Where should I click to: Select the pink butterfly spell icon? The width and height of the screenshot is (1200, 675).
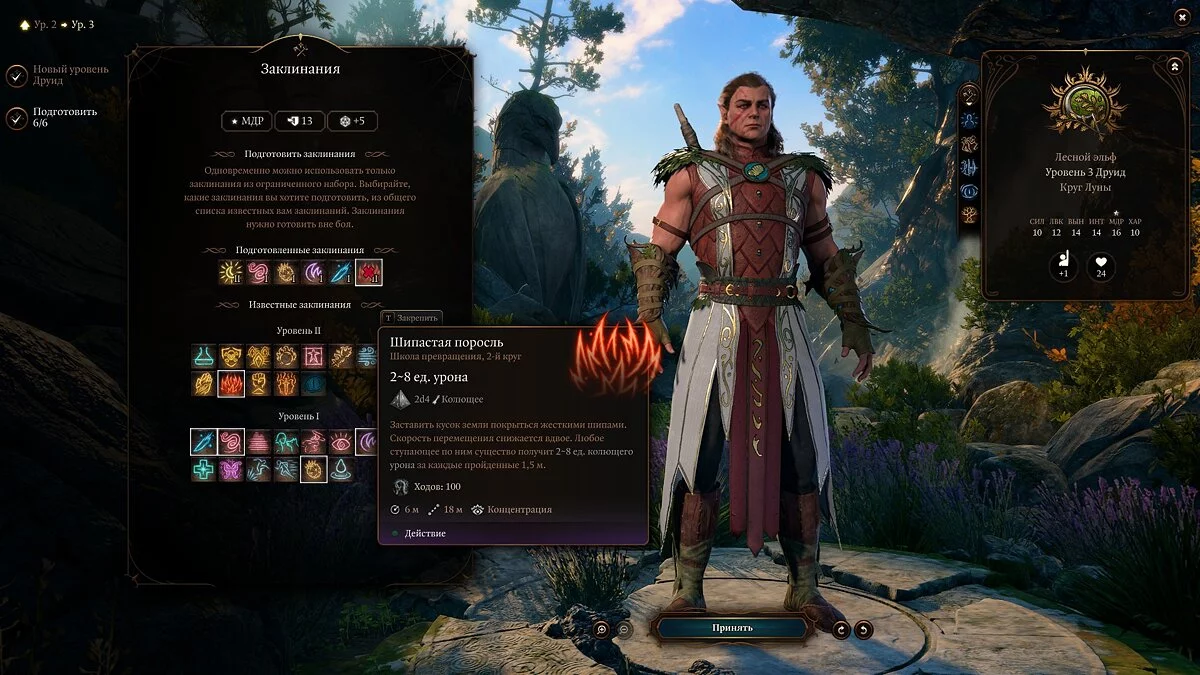[231, 469]
